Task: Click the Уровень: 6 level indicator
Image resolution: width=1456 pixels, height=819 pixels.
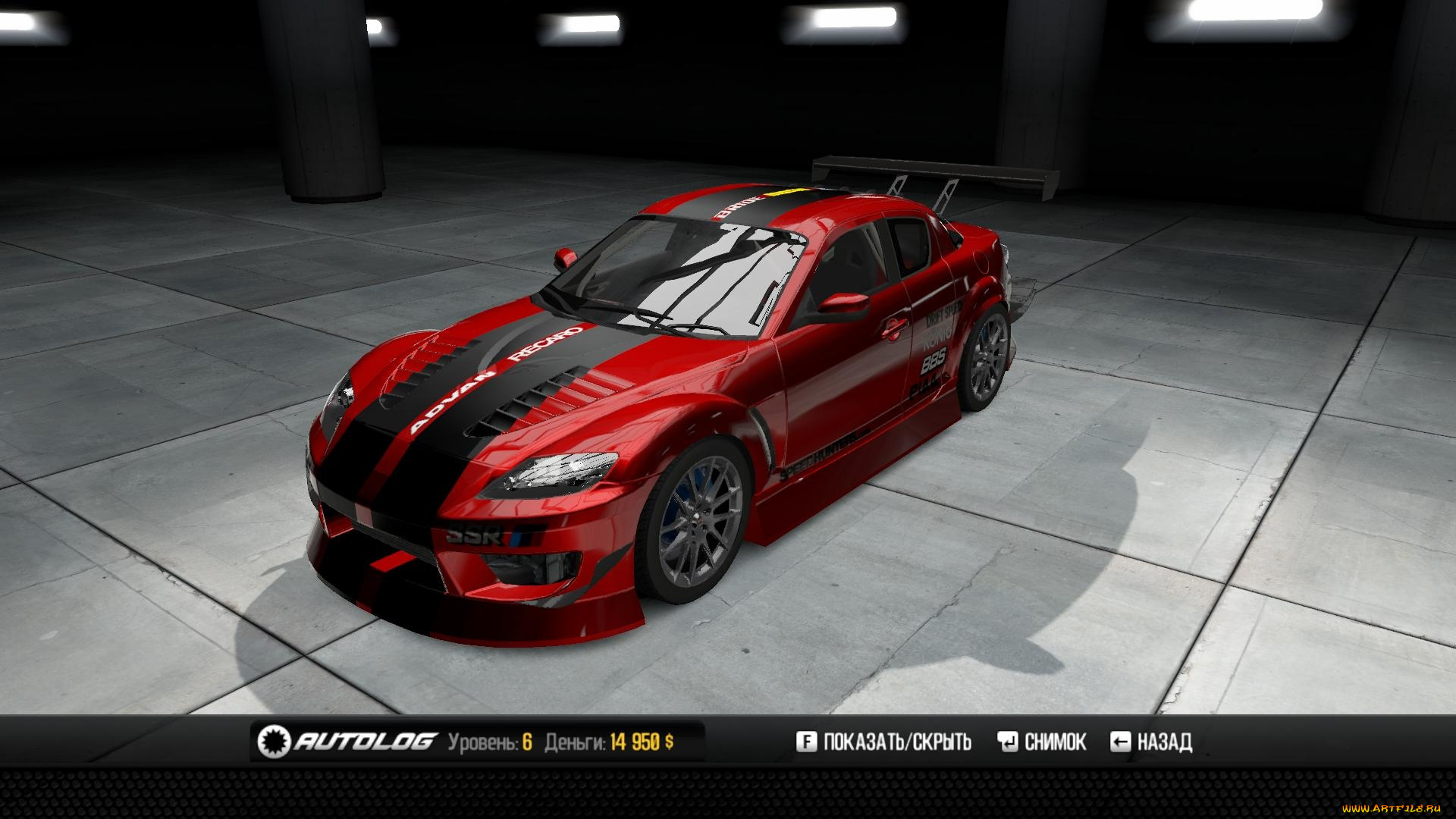Action: (x=489, y=741)
